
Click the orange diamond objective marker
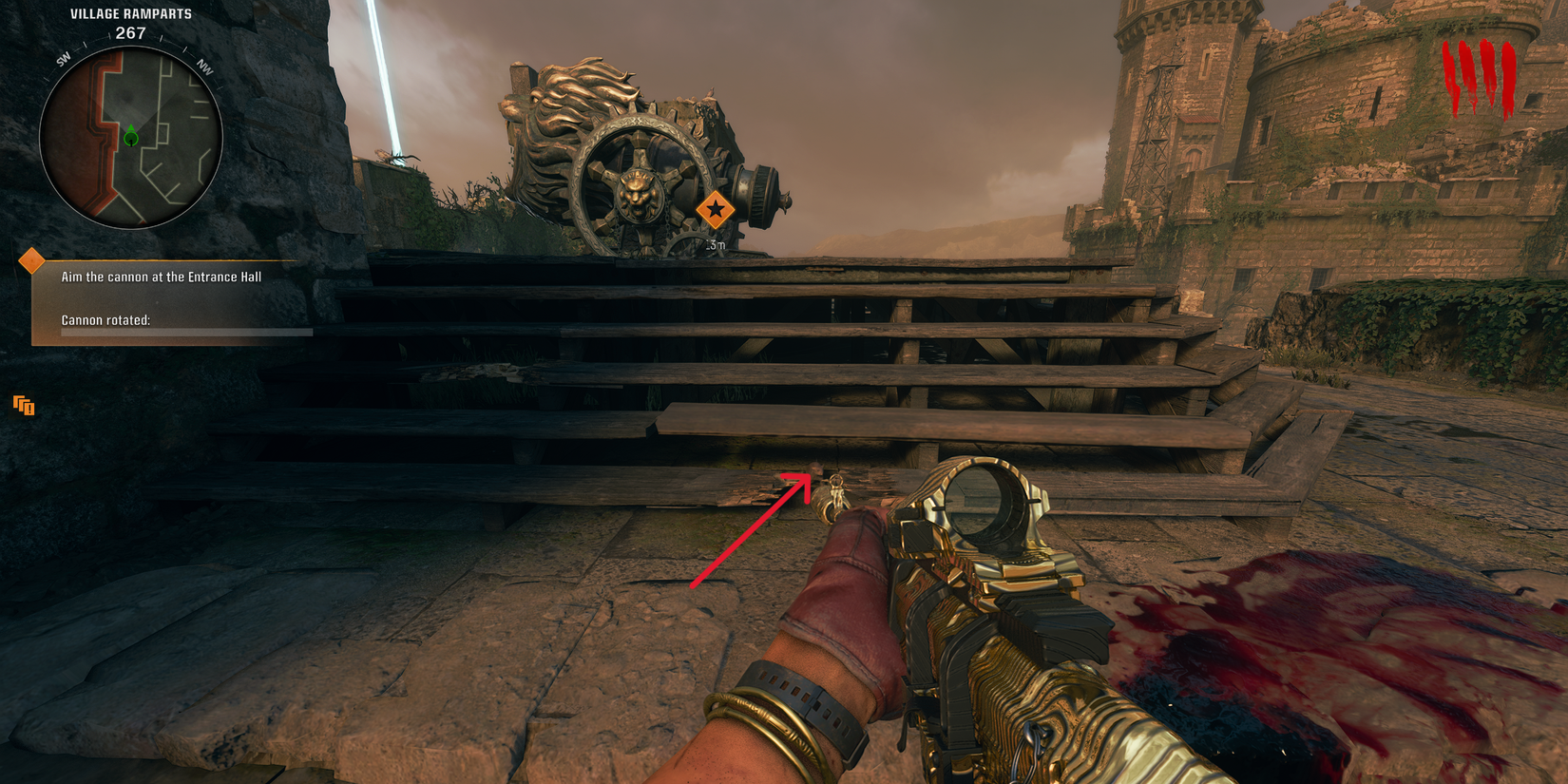coord(32,258)
